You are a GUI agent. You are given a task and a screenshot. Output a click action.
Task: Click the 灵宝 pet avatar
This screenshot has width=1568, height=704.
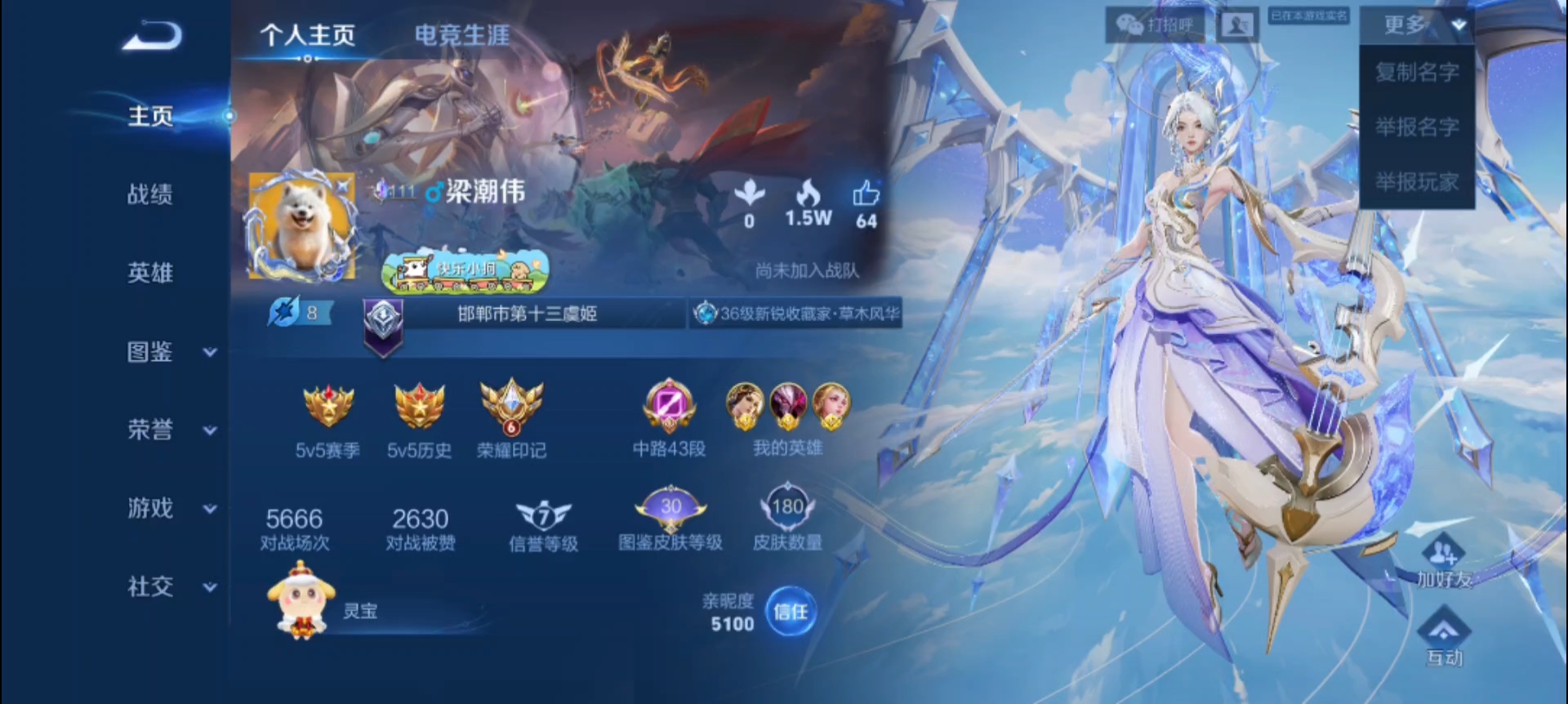pos(302,608)
